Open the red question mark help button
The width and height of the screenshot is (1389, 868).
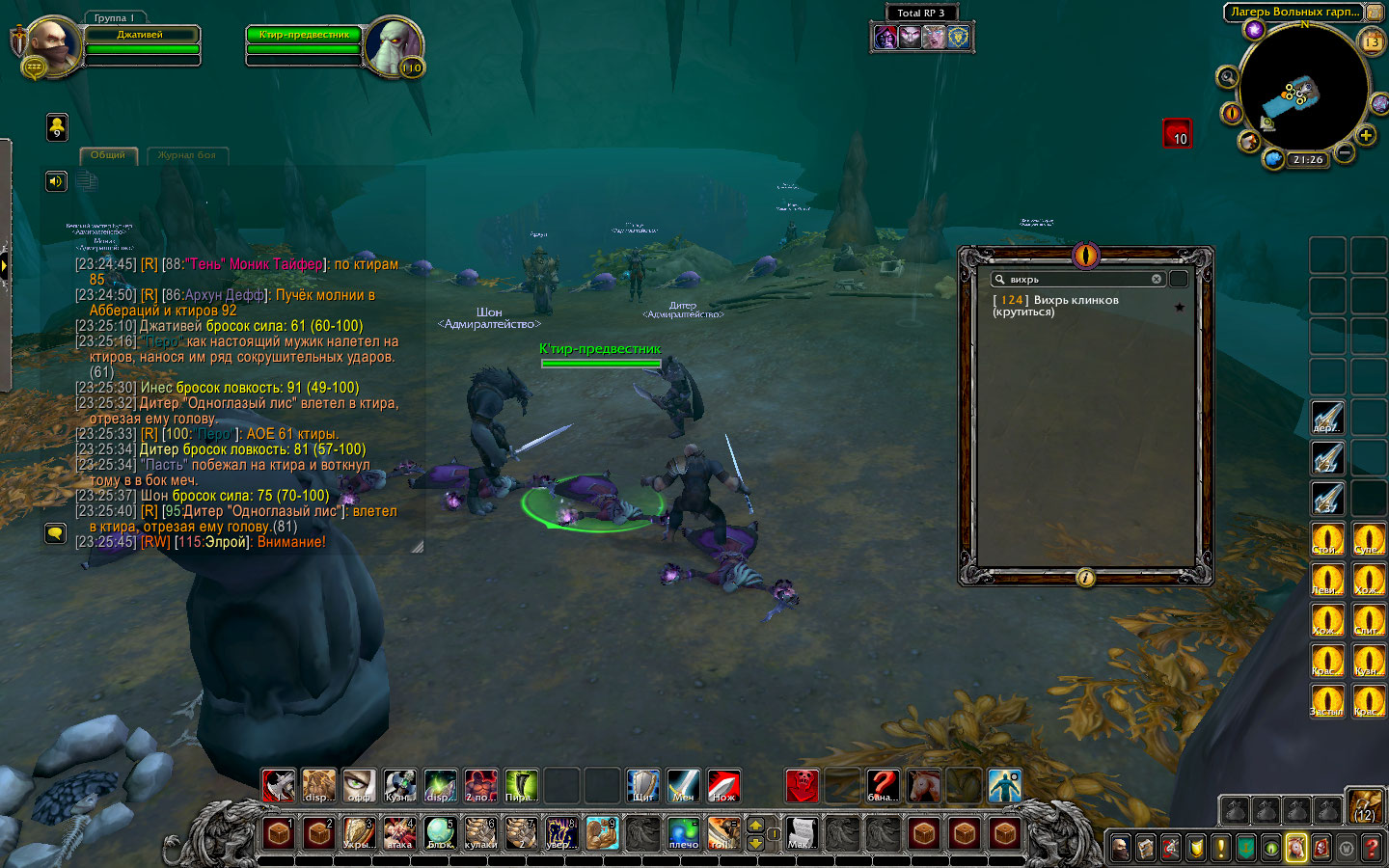(1372, 848)
